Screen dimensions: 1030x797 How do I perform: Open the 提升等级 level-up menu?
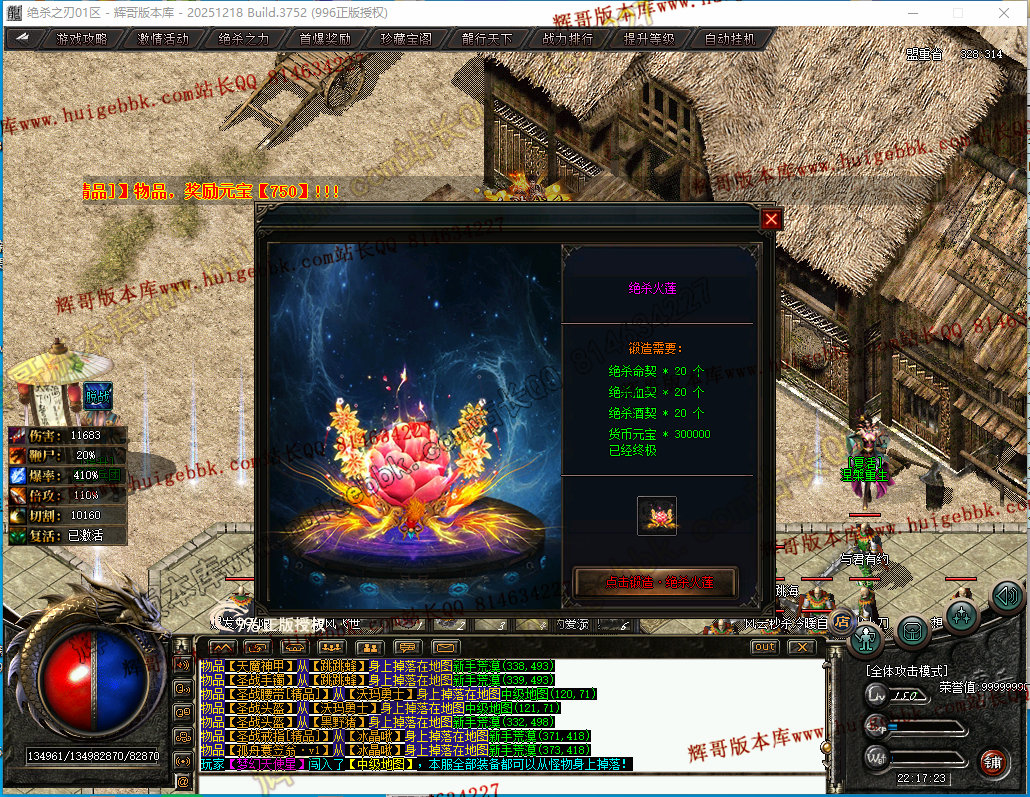point(649,39)
